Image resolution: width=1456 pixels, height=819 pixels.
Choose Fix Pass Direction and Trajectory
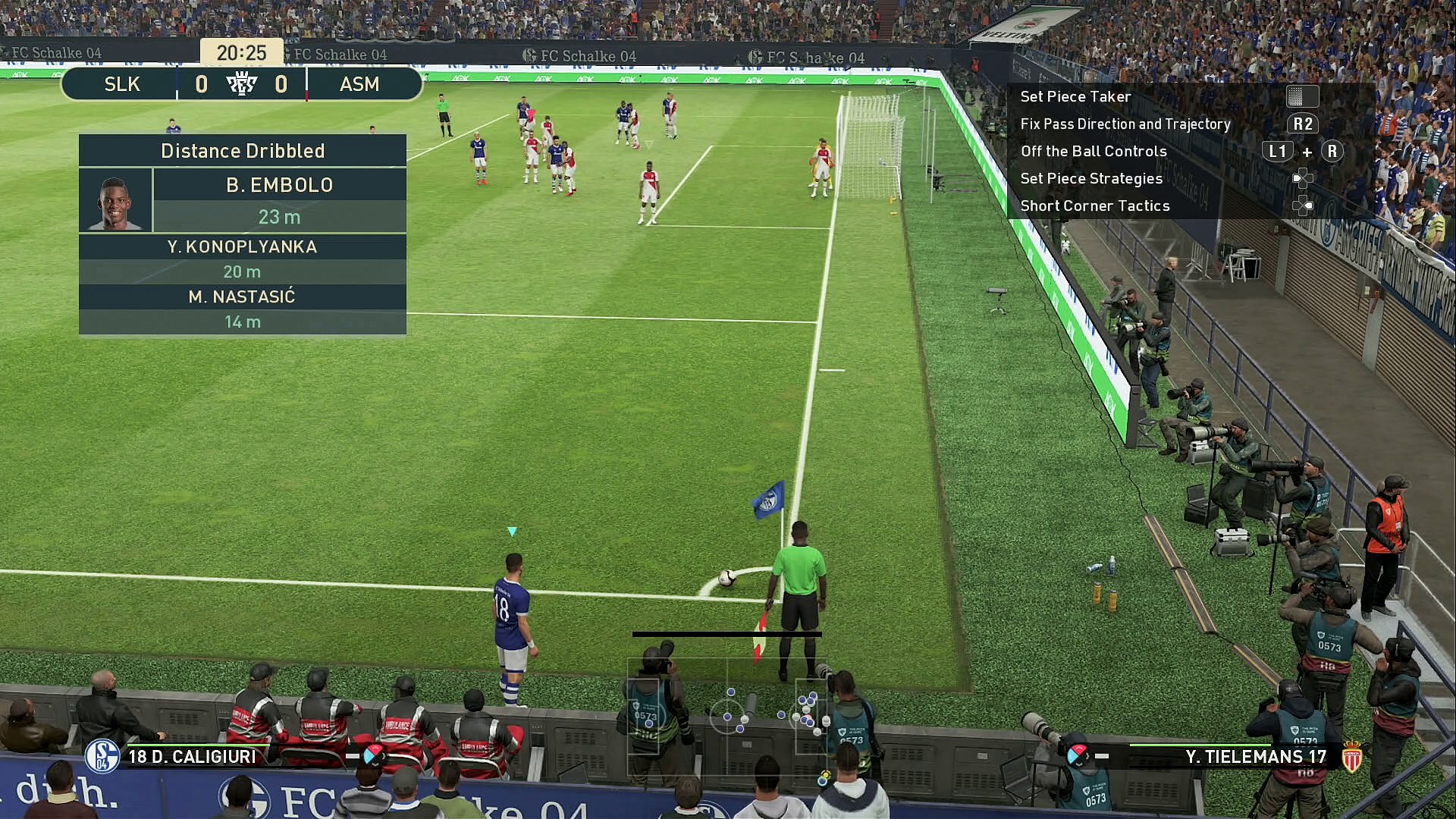[x=1125, y=124]
